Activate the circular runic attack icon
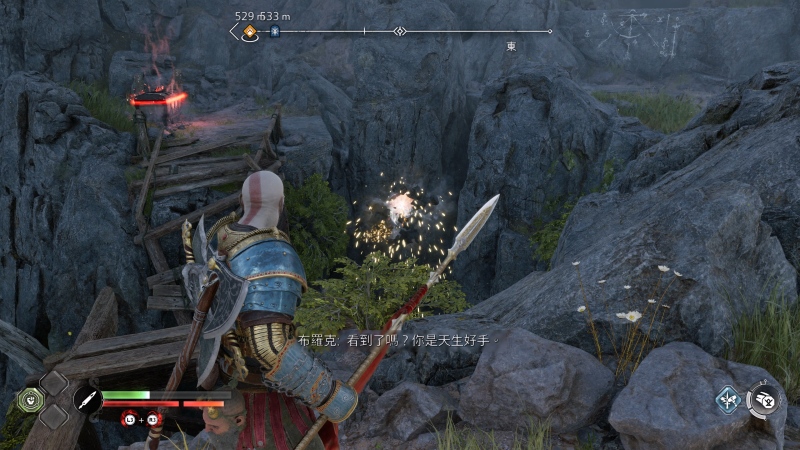Image resolution: width=800 pixels, height=450 pixels. coord(765,400)
